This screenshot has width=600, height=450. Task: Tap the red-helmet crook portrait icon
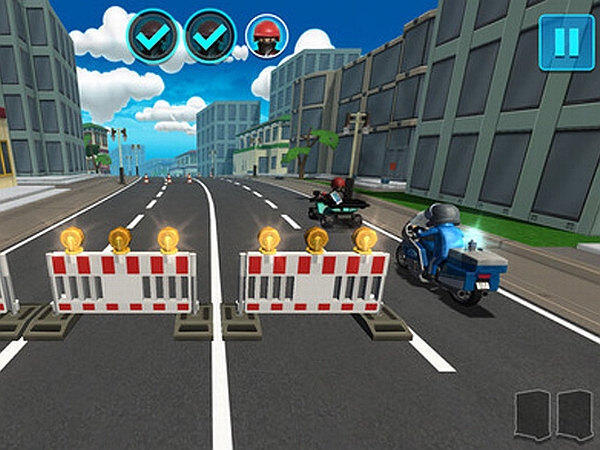pos(265,37)
